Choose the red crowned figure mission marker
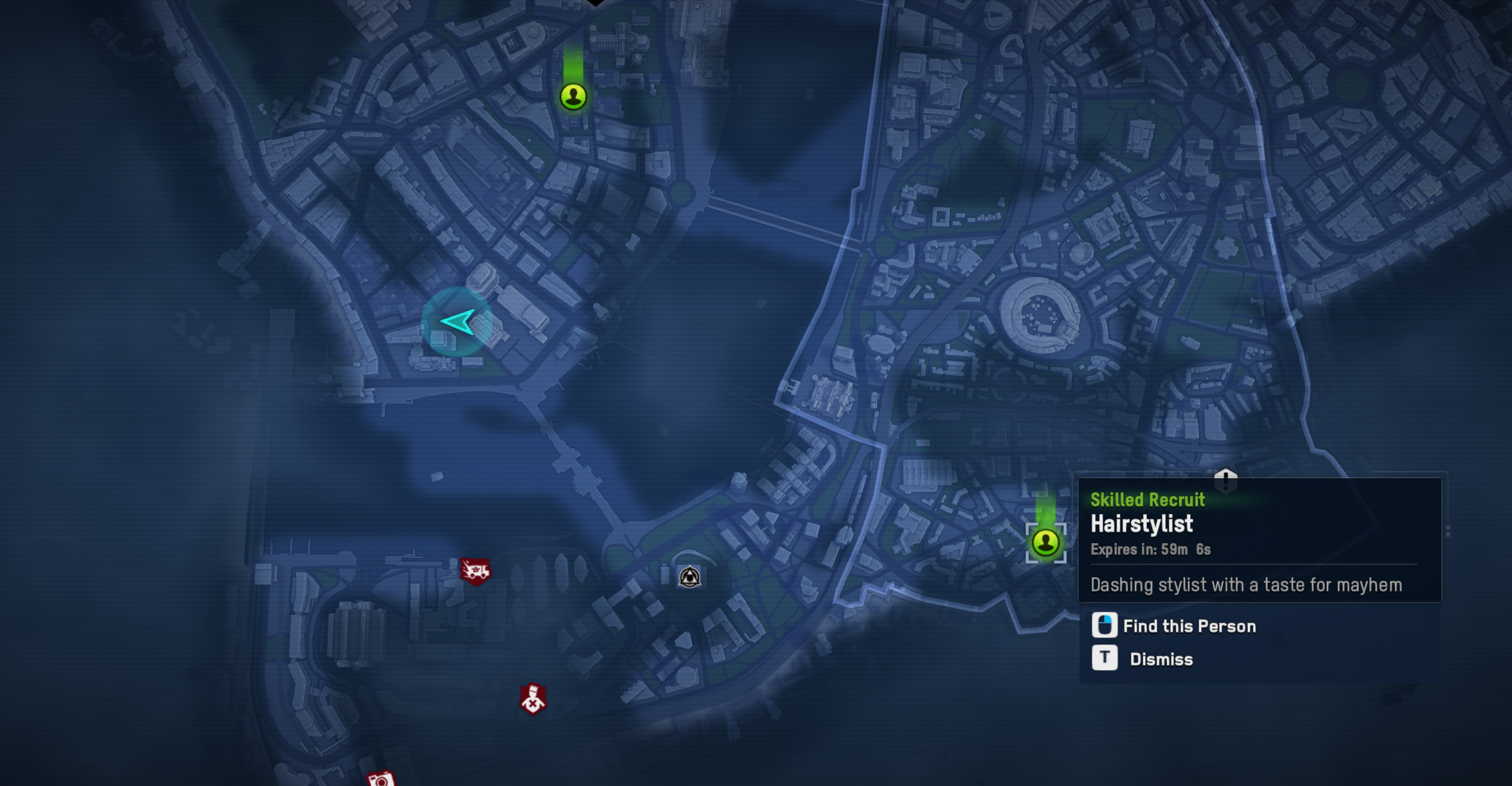 coord(533,699)
